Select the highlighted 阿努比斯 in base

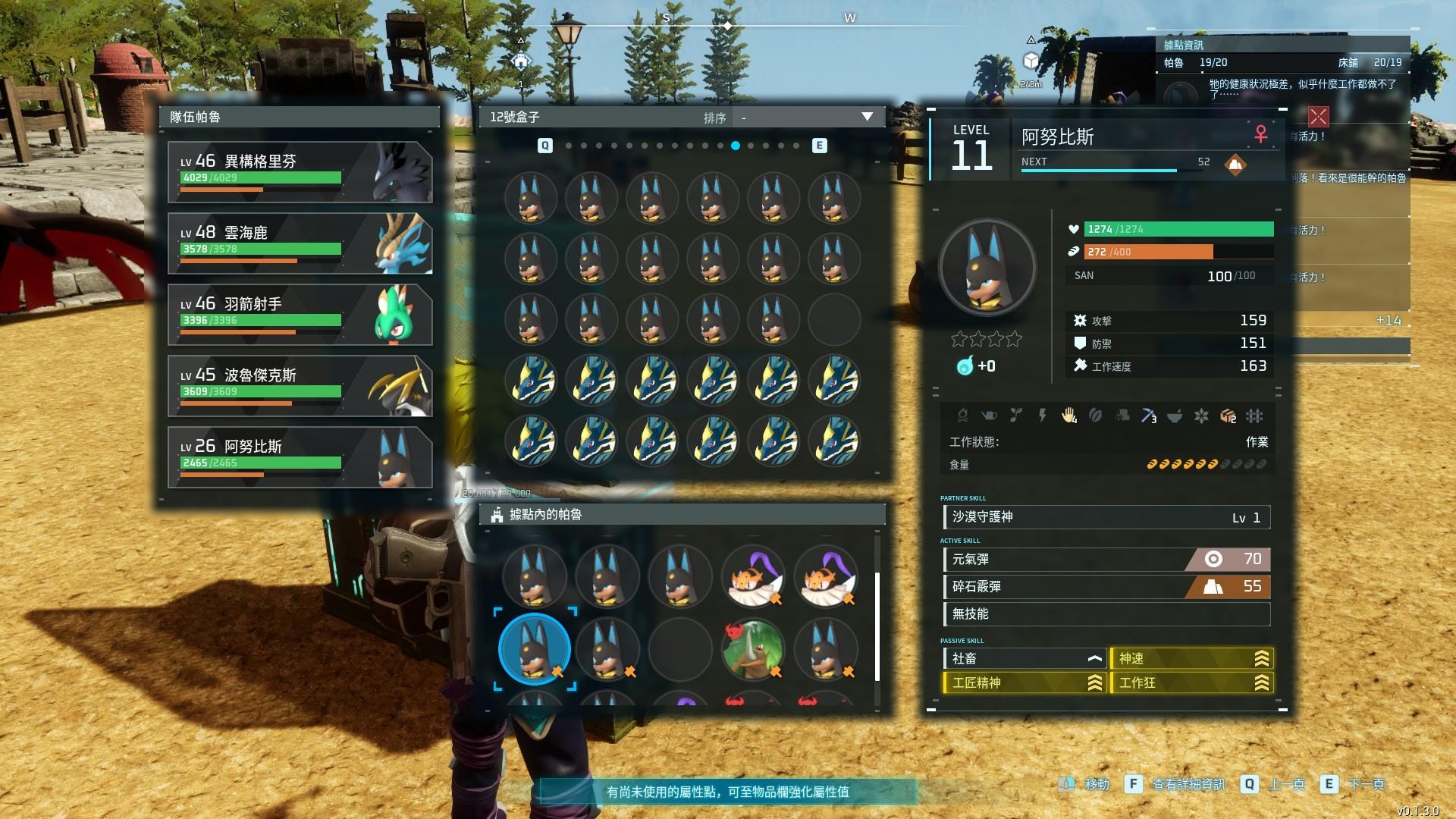(535, 649)
